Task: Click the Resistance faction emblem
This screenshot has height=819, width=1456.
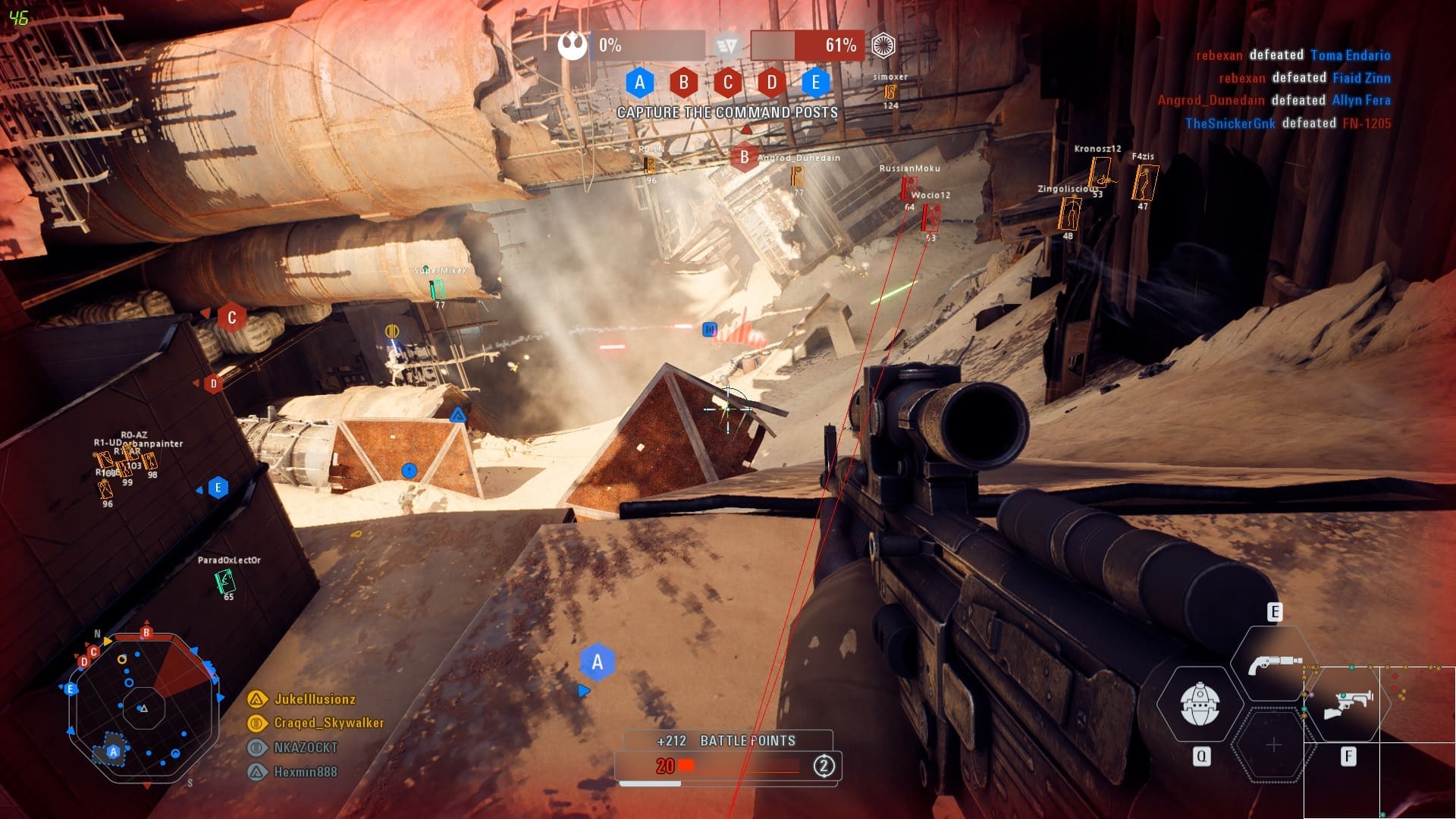Action: (573, 45)
